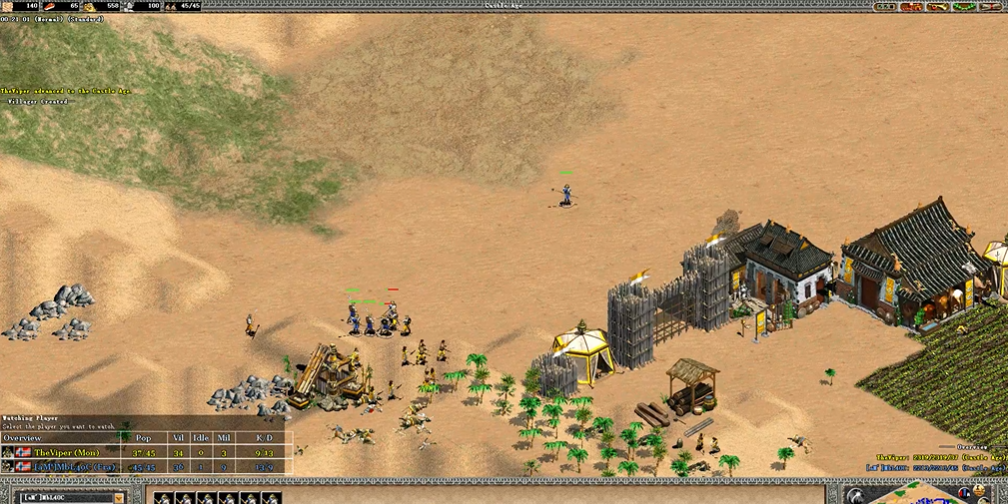The height and width of the screenshot is (504, 1008).
Task: Select TheViper (Mon) row to watch
Action: point(68,452)
